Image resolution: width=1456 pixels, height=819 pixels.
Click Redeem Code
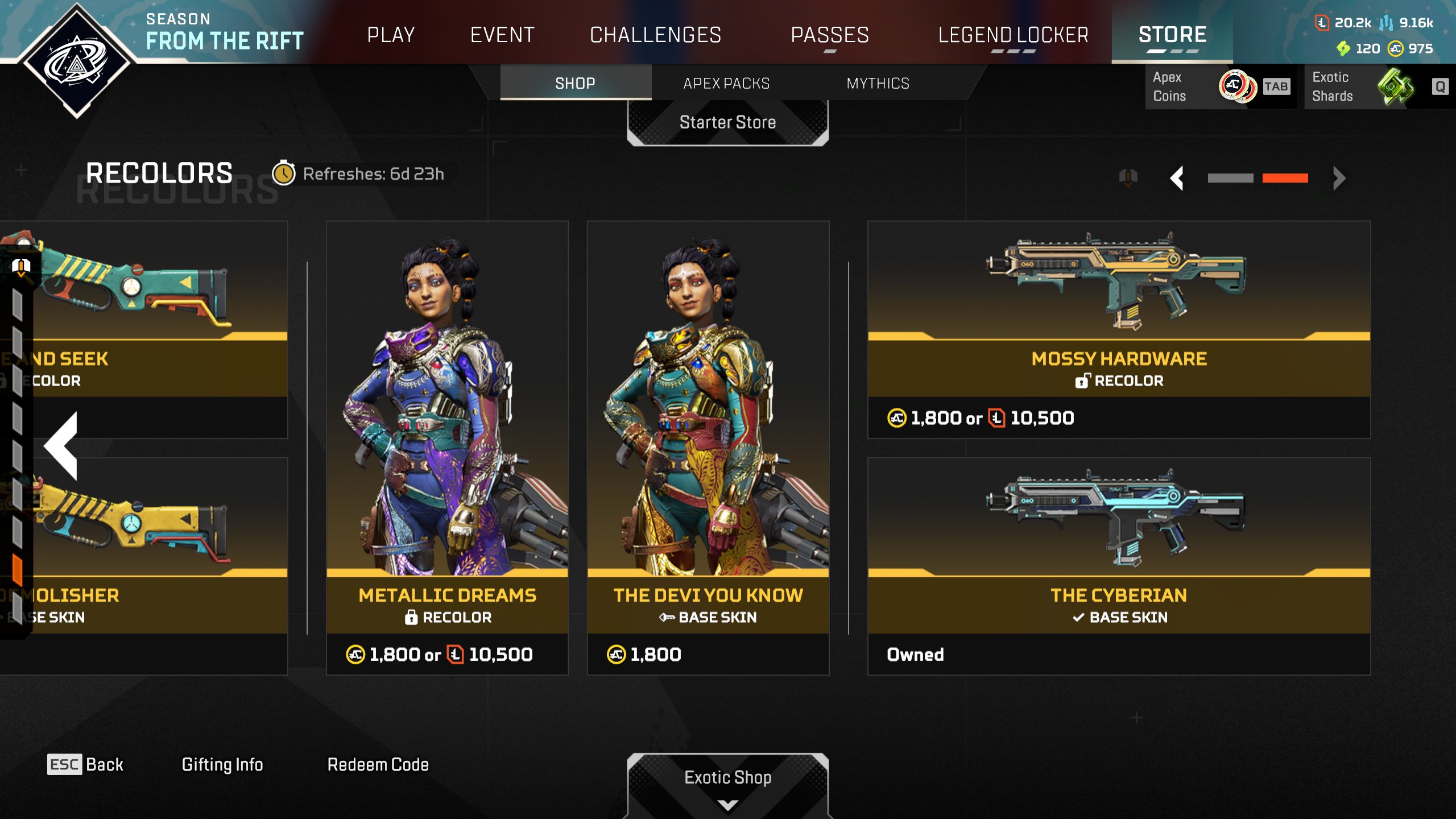pos(378,764)
